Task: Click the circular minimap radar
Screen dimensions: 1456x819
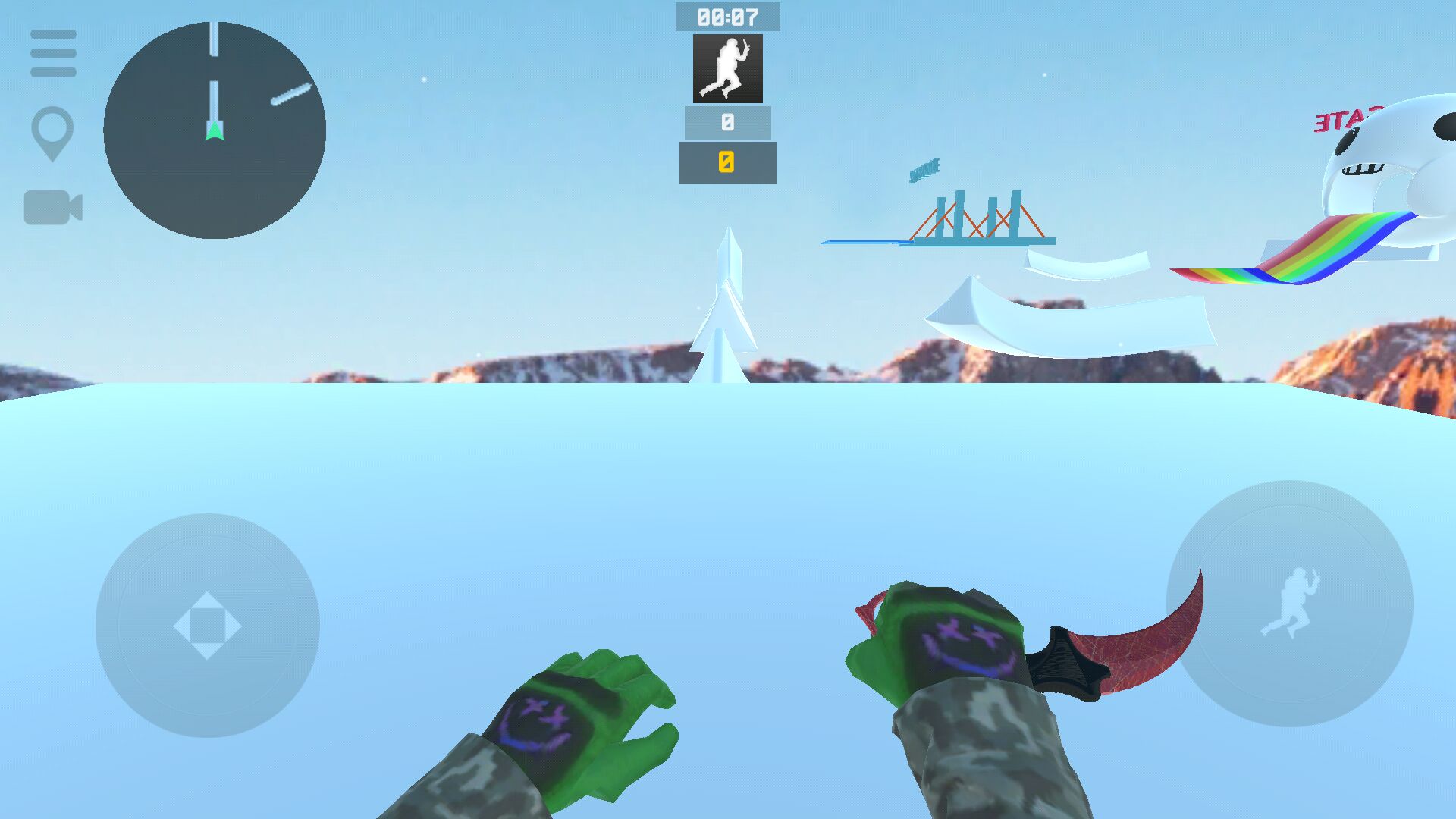Action: point(215,130)
